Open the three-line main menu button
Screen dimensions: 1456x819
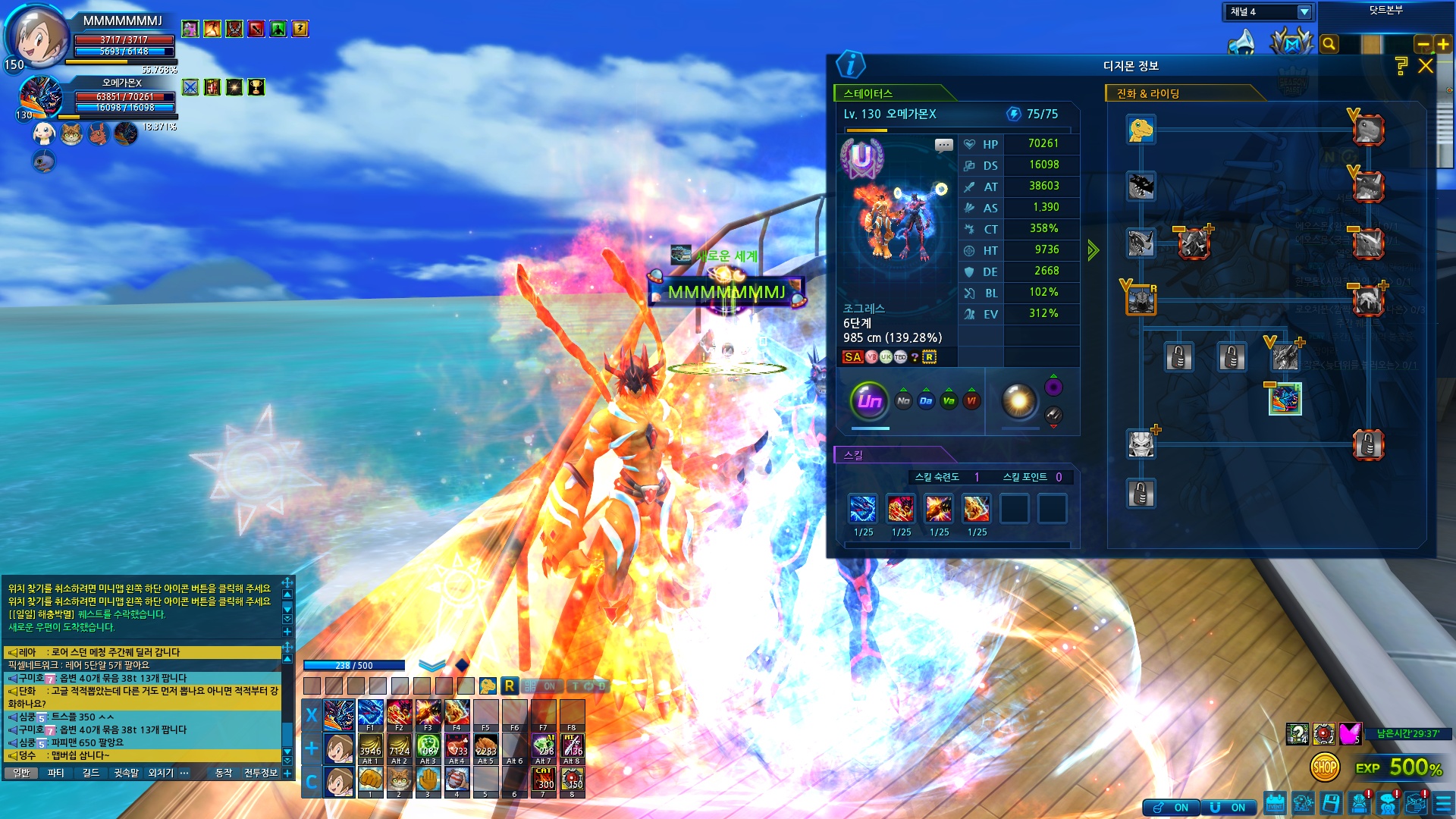[1443, 802]
